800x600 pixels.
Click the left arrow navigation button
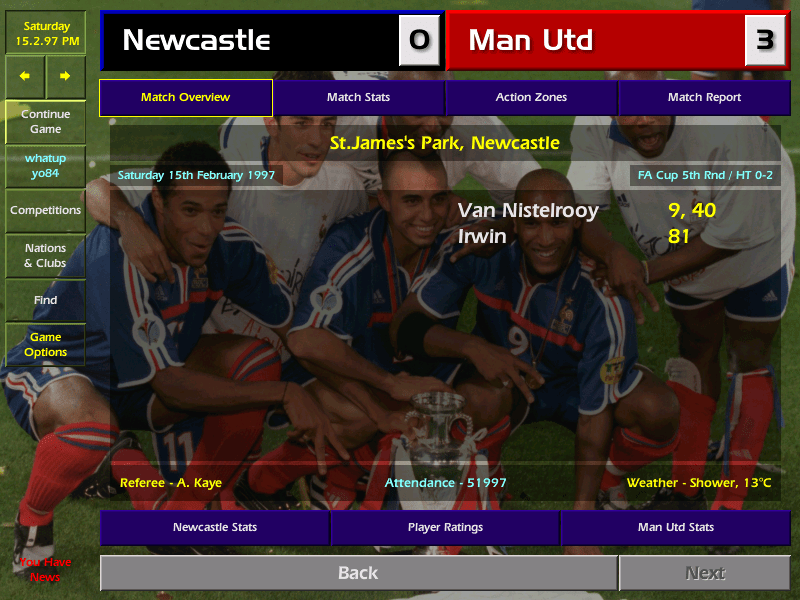point(25,76)
